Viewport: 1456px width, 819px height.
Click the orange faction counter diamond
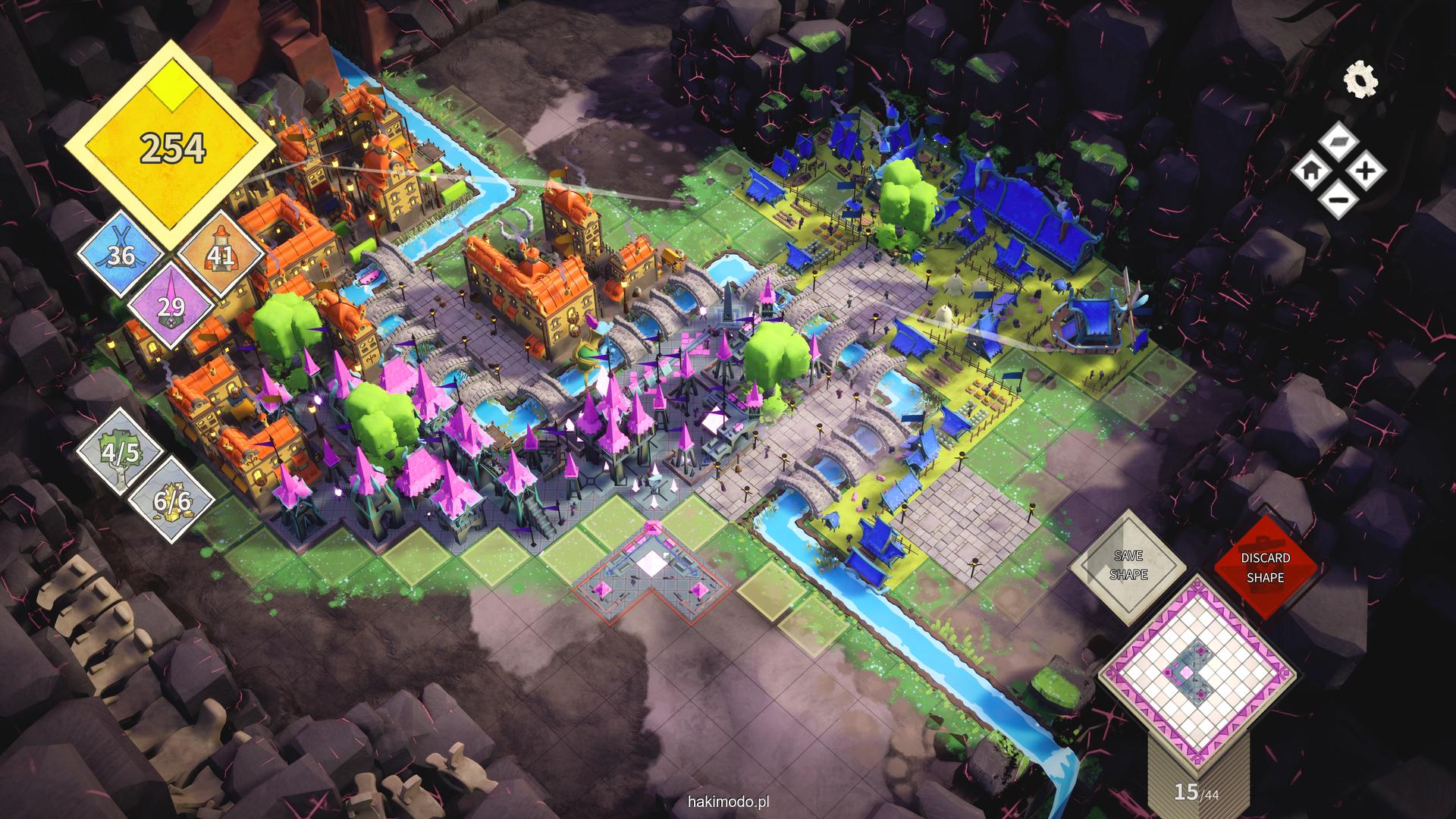click(x=221, y=254)
